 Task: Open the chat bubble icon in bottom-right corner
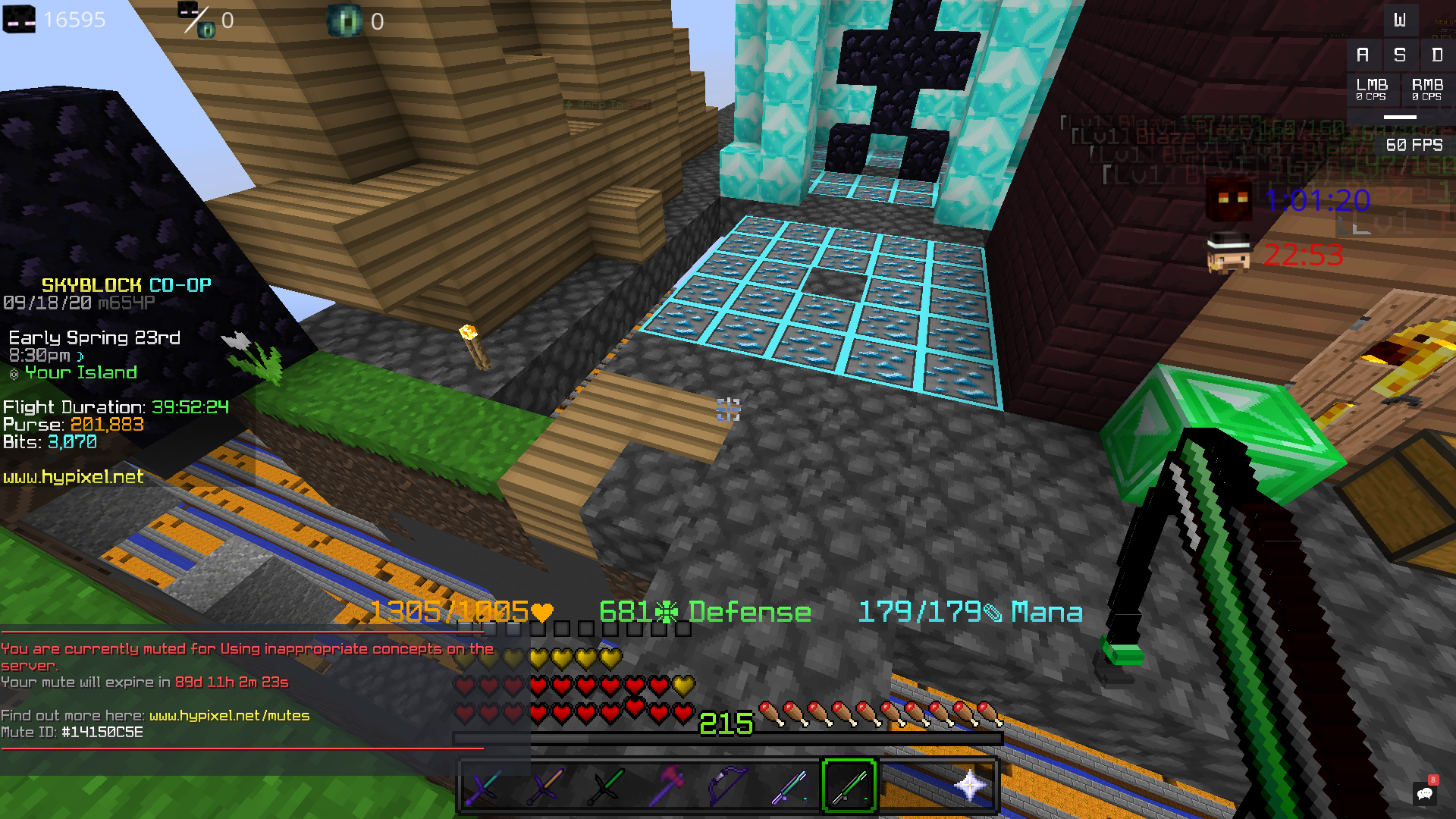pyautogui.click(x=1426, y=793)
